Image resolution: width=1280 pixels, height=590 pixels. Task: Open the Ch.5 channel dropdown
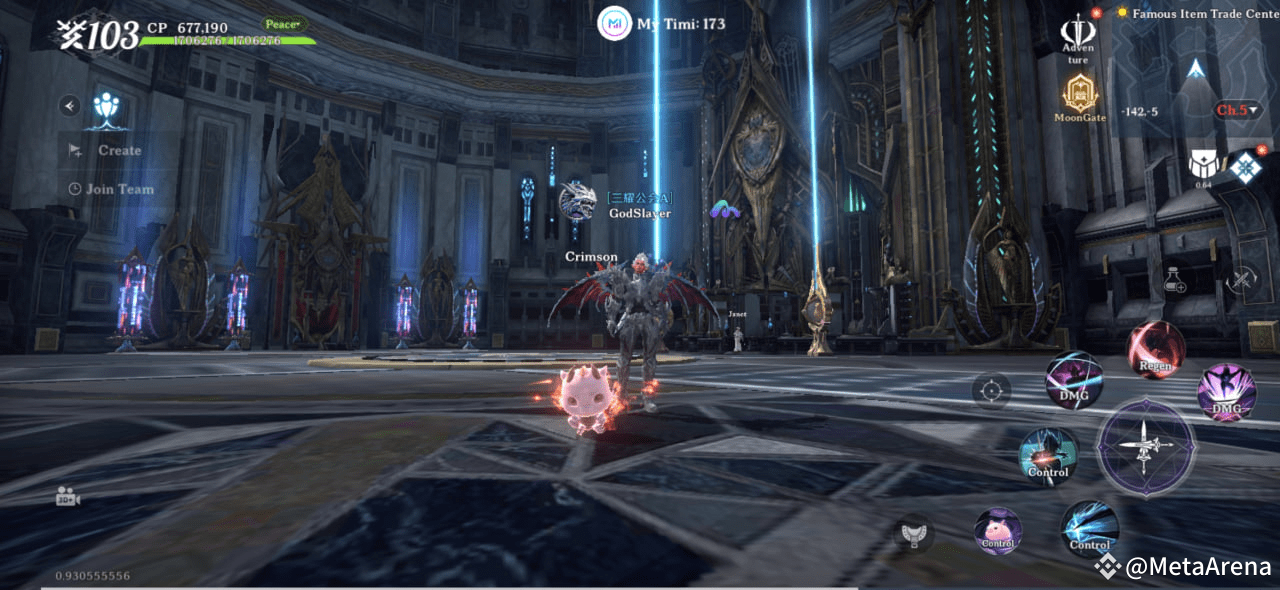coord(1237,110)
